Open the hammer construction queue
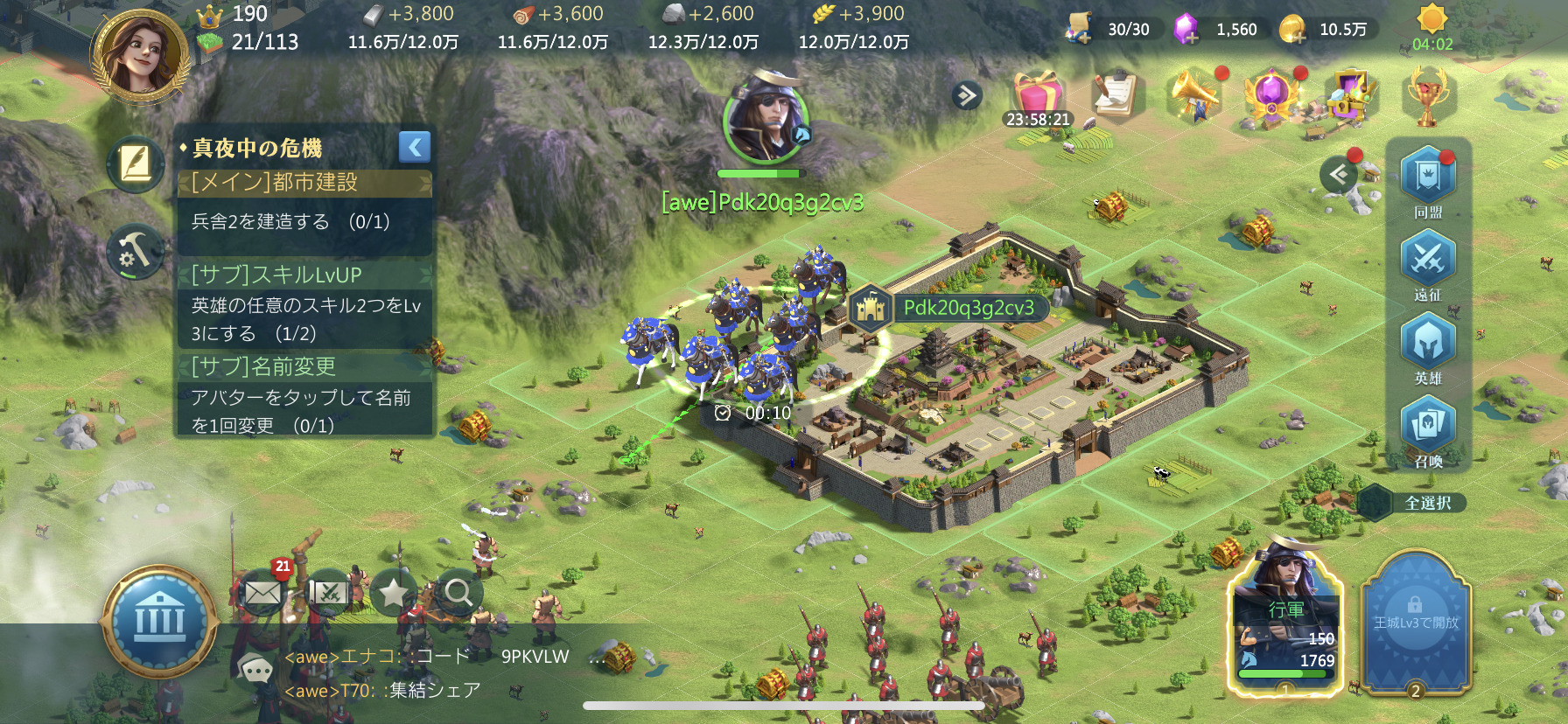This screenshot has height=724, width=1568. [x=136, y=251]
